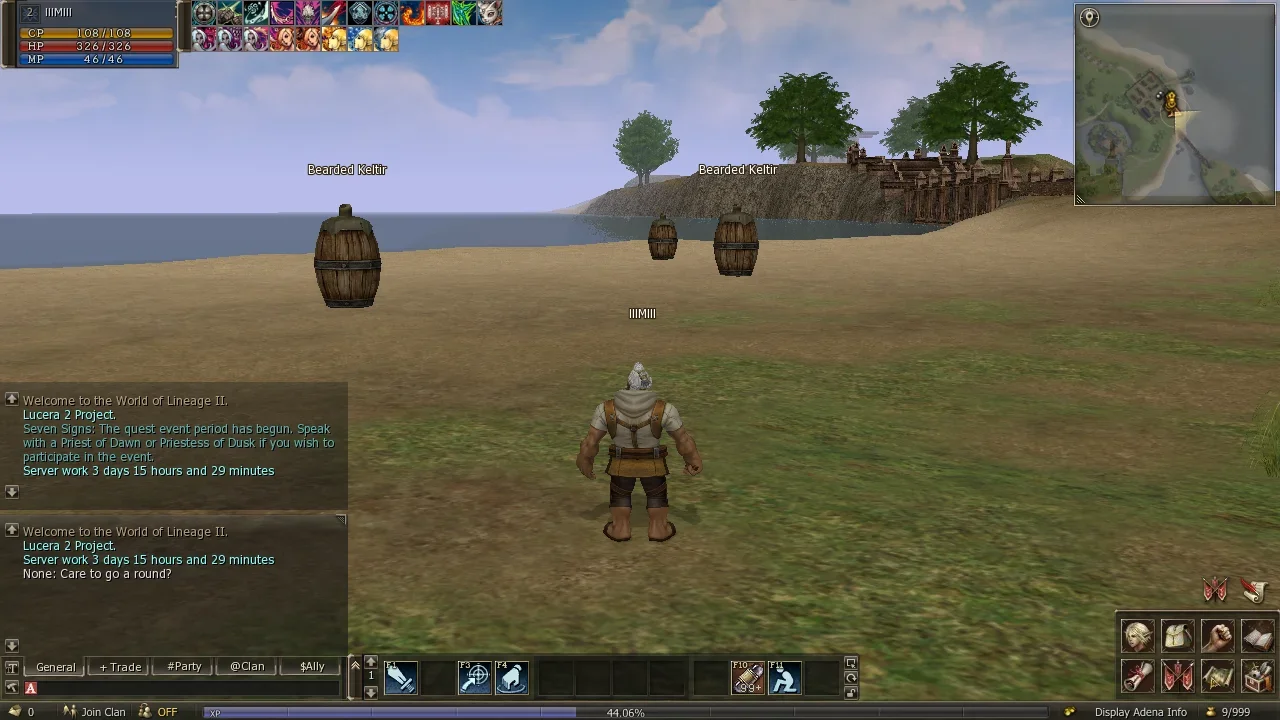Activate the crosshair target skill in F3

coord(474,678)
